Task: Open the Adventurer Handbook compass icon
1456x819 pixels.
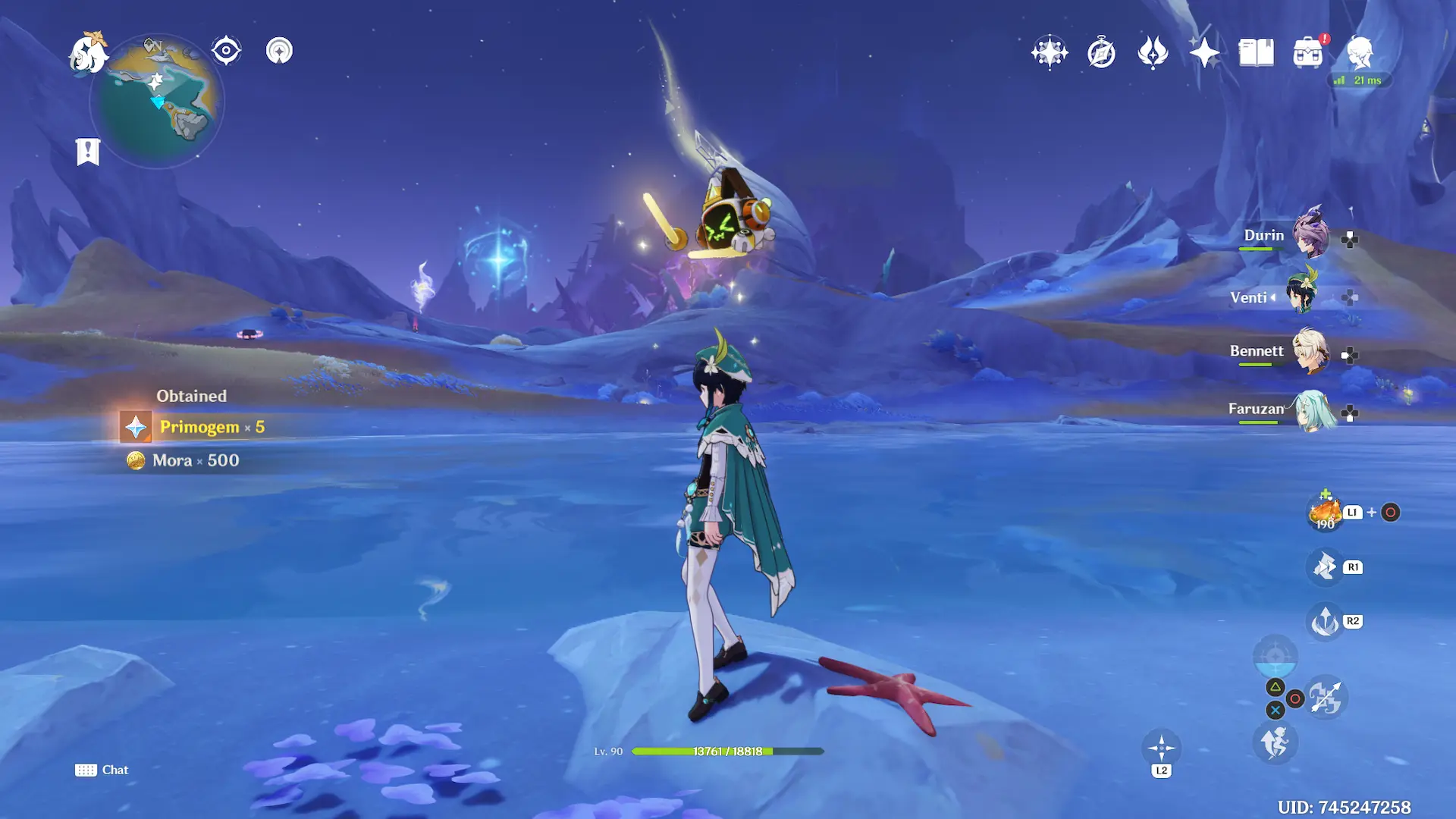Action: (x=1101, y=53)
